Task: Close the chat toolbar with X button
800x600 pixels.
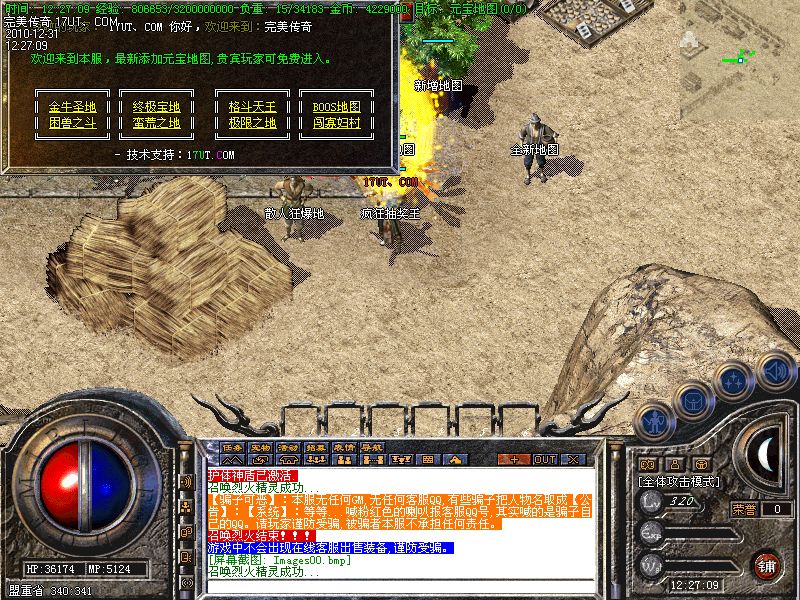Action: point(574,459)
